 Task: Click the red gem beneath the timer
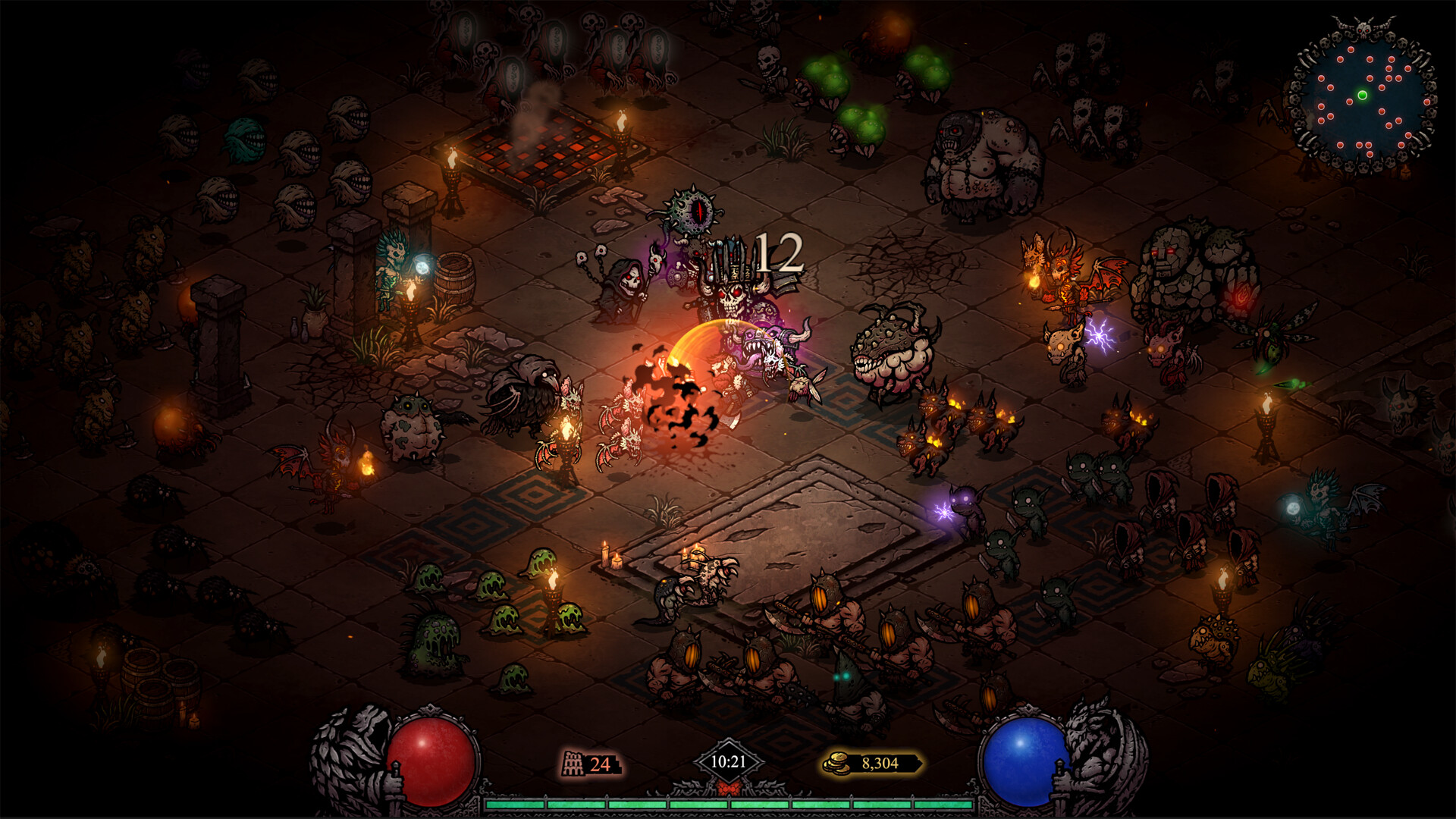pos(730,787)
